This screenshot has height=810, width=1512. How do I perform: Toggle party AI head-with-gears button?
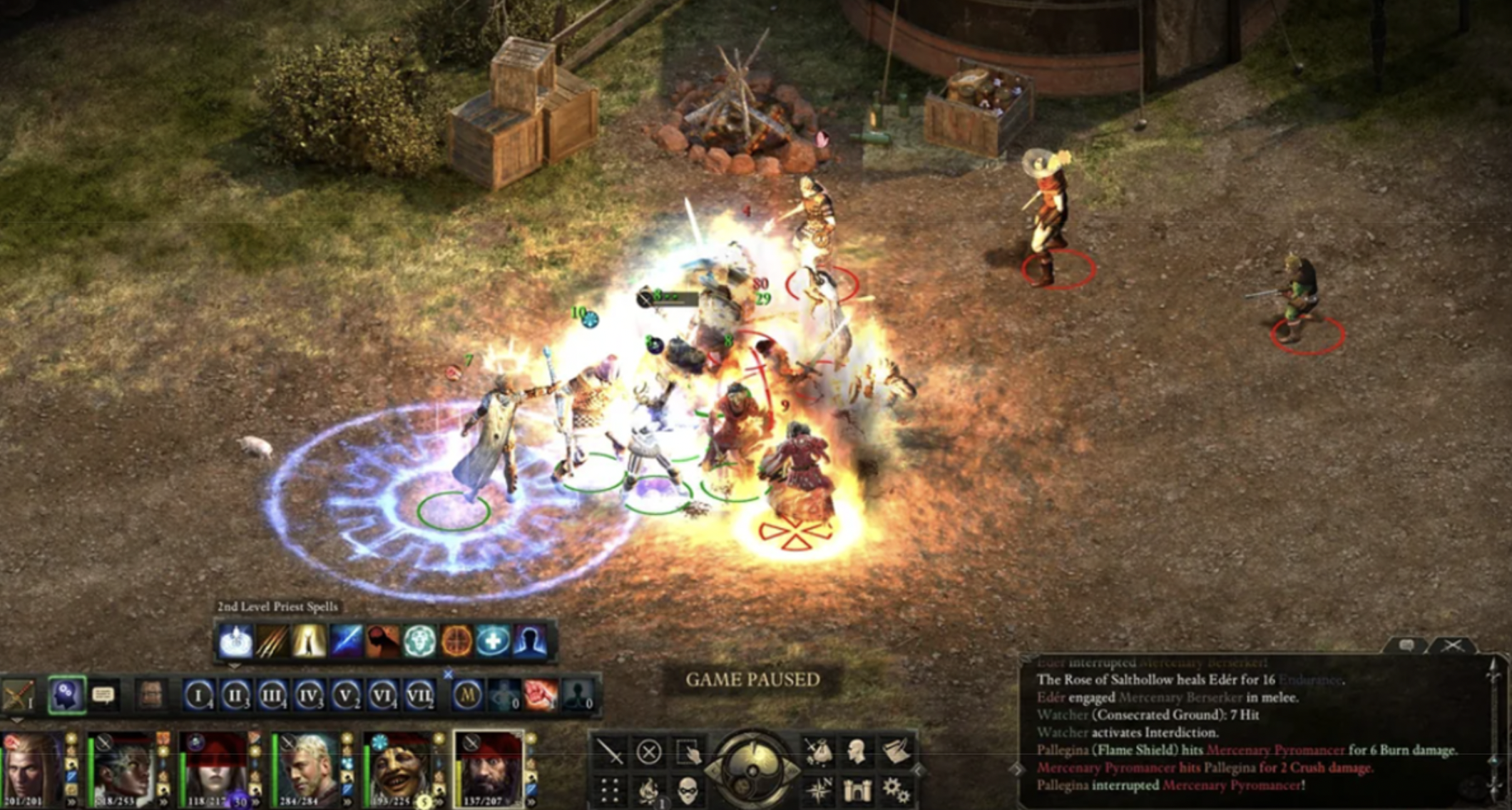pyautogui.click(x=67, y=694)
